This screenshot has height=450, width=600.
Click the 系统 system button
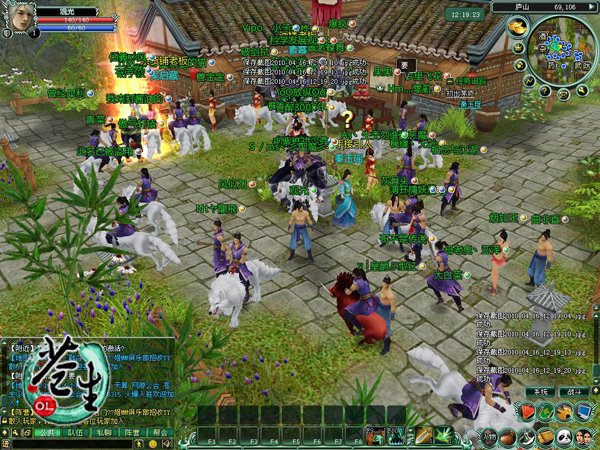[541, 391]
